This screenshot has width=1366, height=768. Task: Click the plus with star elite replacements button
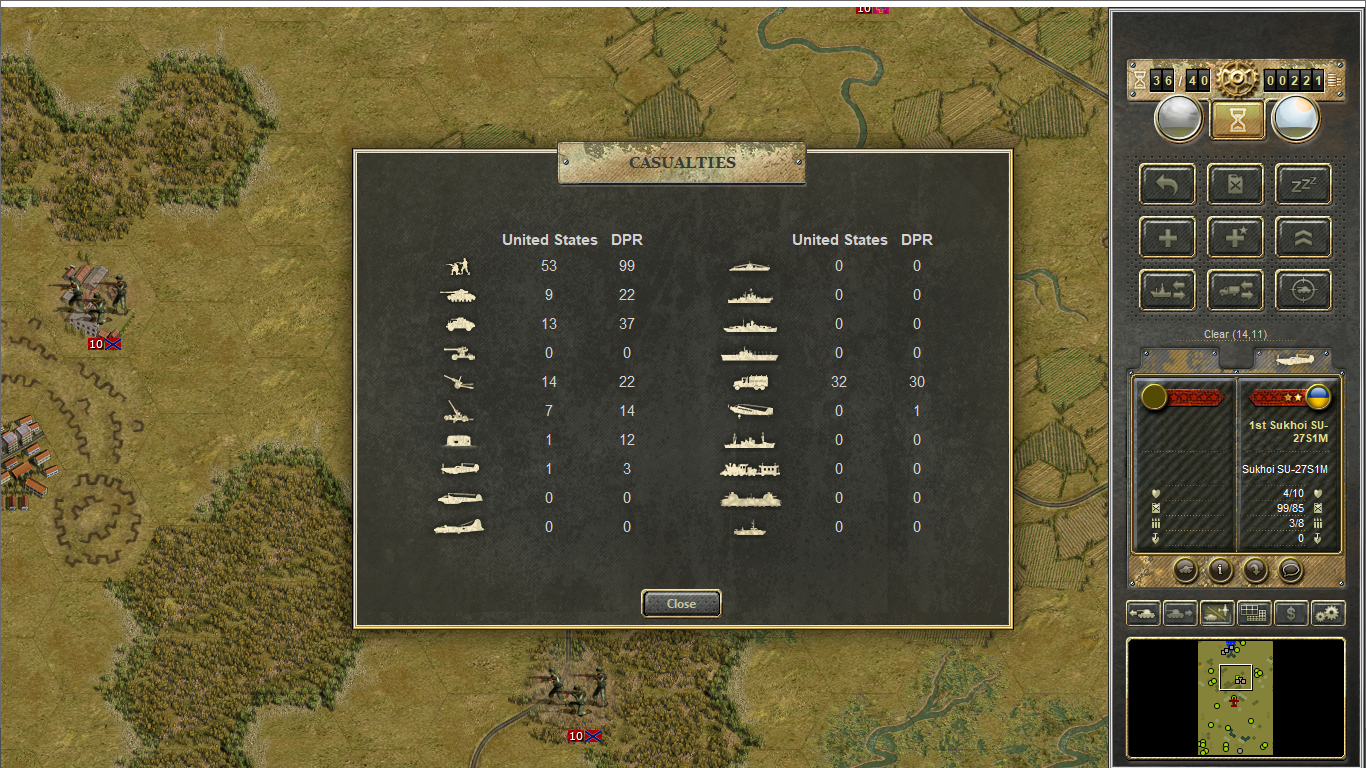point(1235,238)
